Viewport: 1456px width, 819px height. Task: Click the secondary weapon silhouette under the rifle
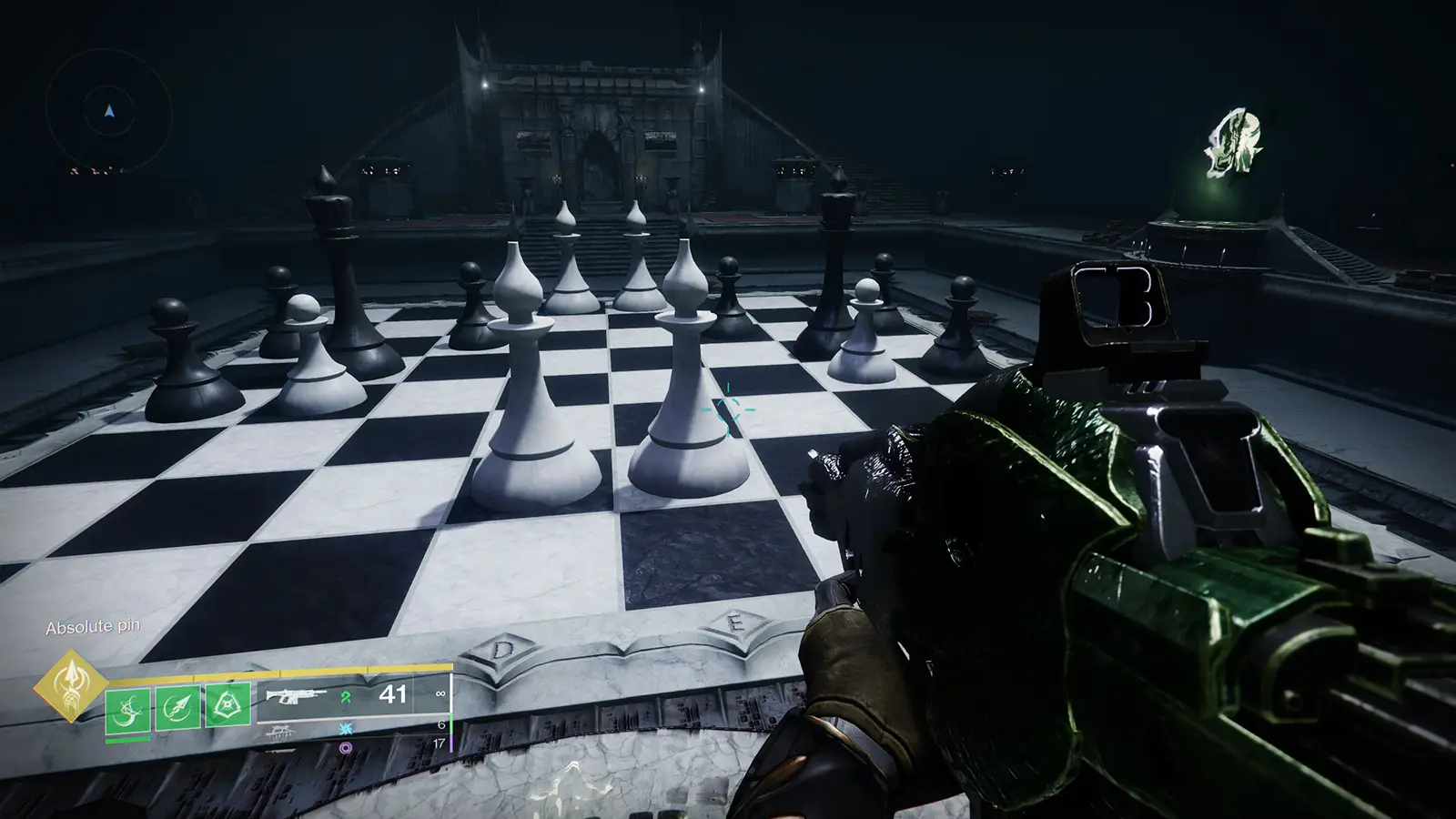tap(280, 733)
